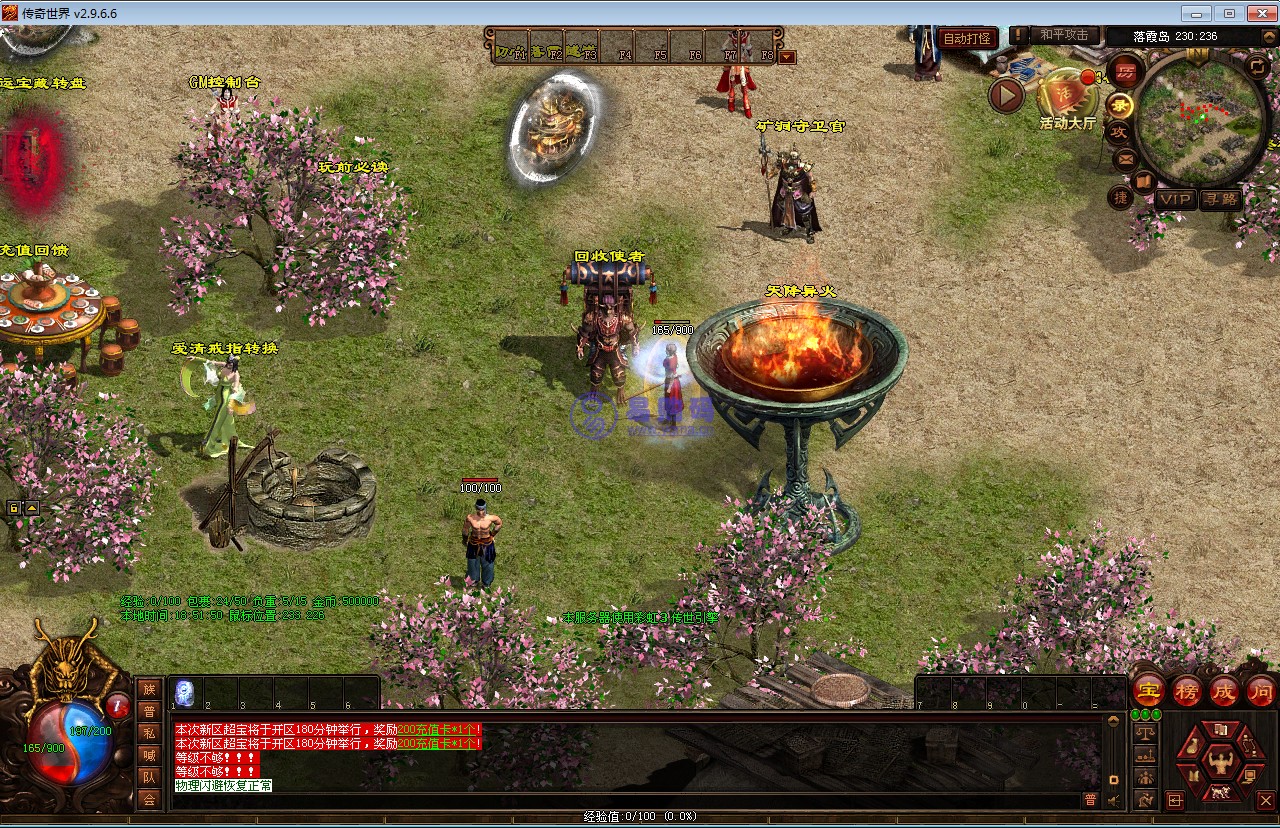The image size is (1280, 828).
Task: Switch attack mode via 和平攻击 button
Action: pyautogui.click(x=1063, y=35)
